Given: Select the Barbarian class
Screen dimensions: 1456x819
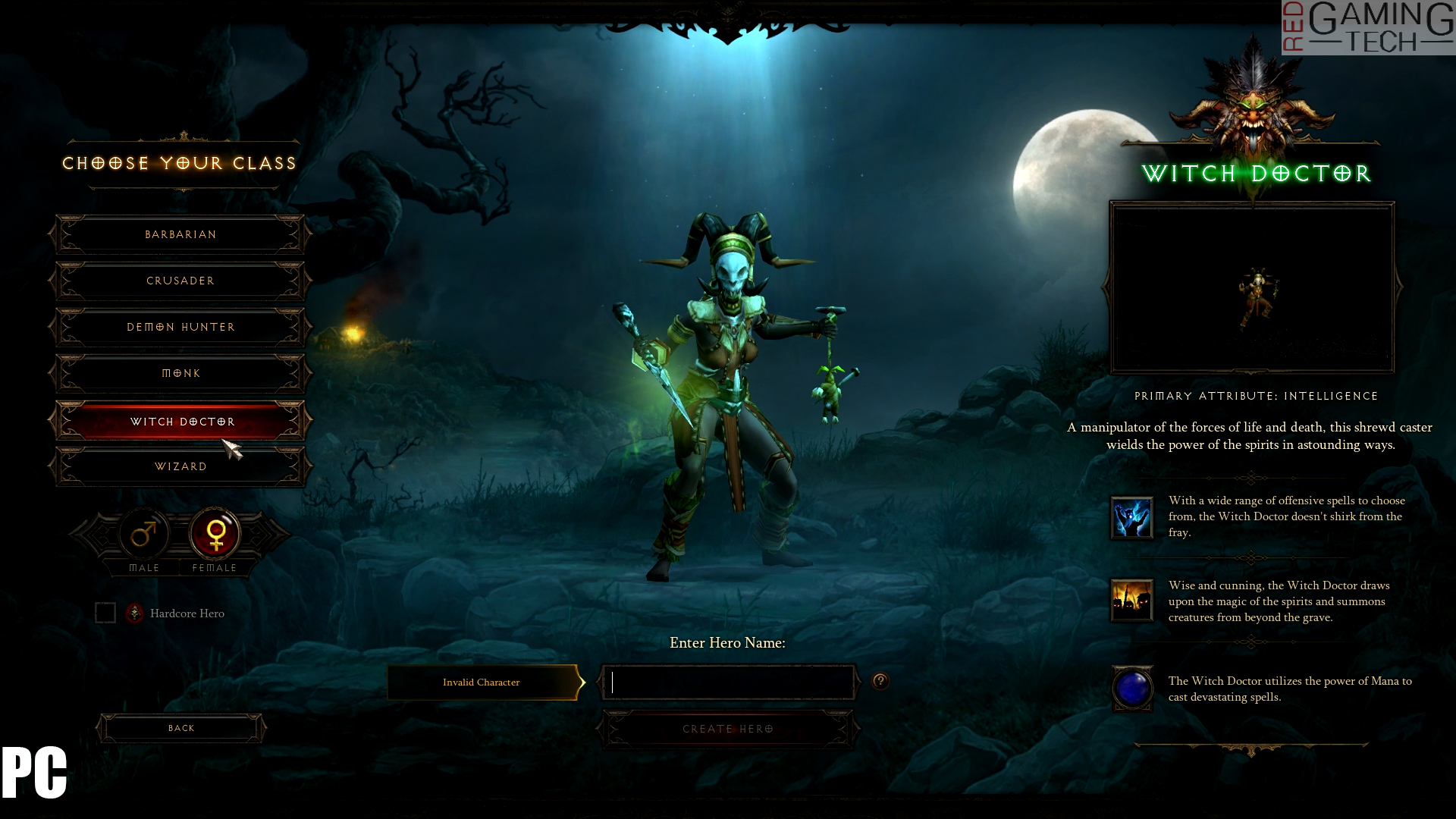Looking at the screenshot, I should point(180,234).
